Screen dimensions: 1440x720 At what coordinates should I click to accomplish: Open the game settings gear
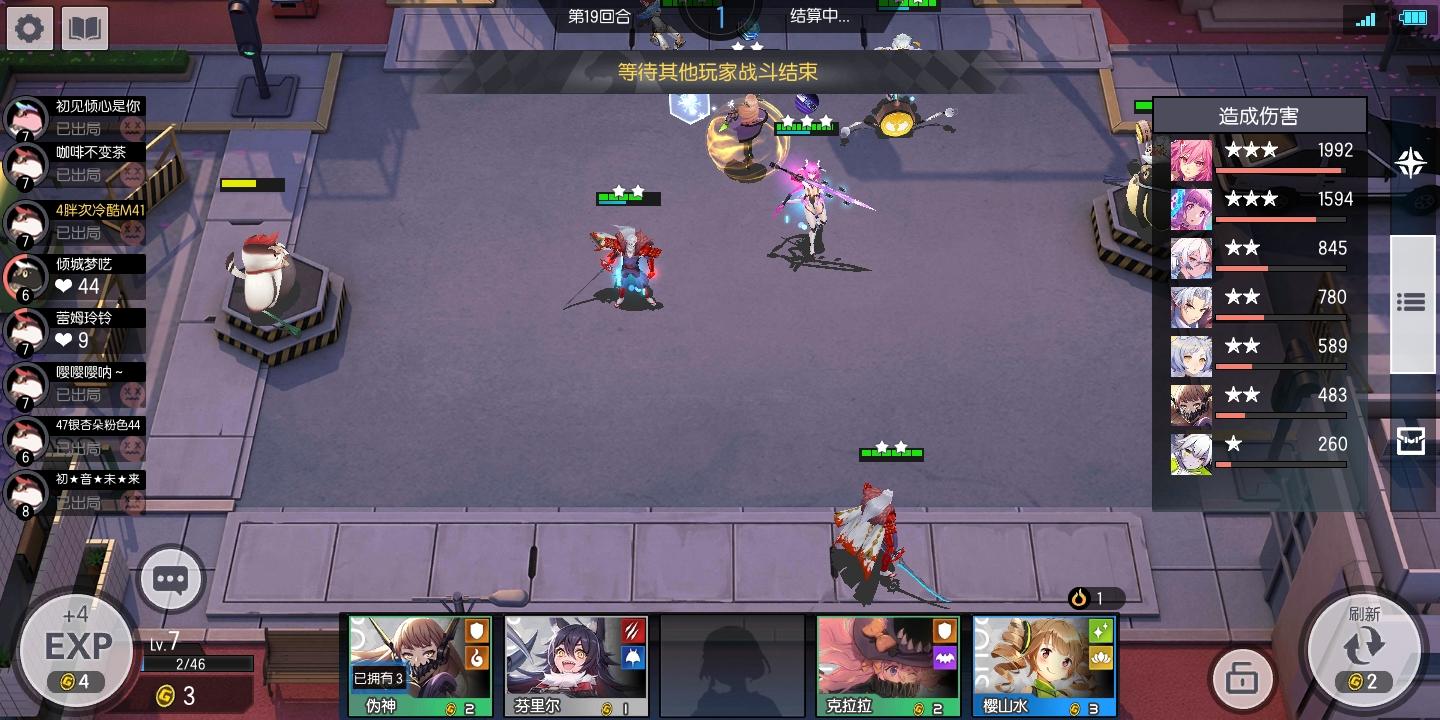point(29,27)
